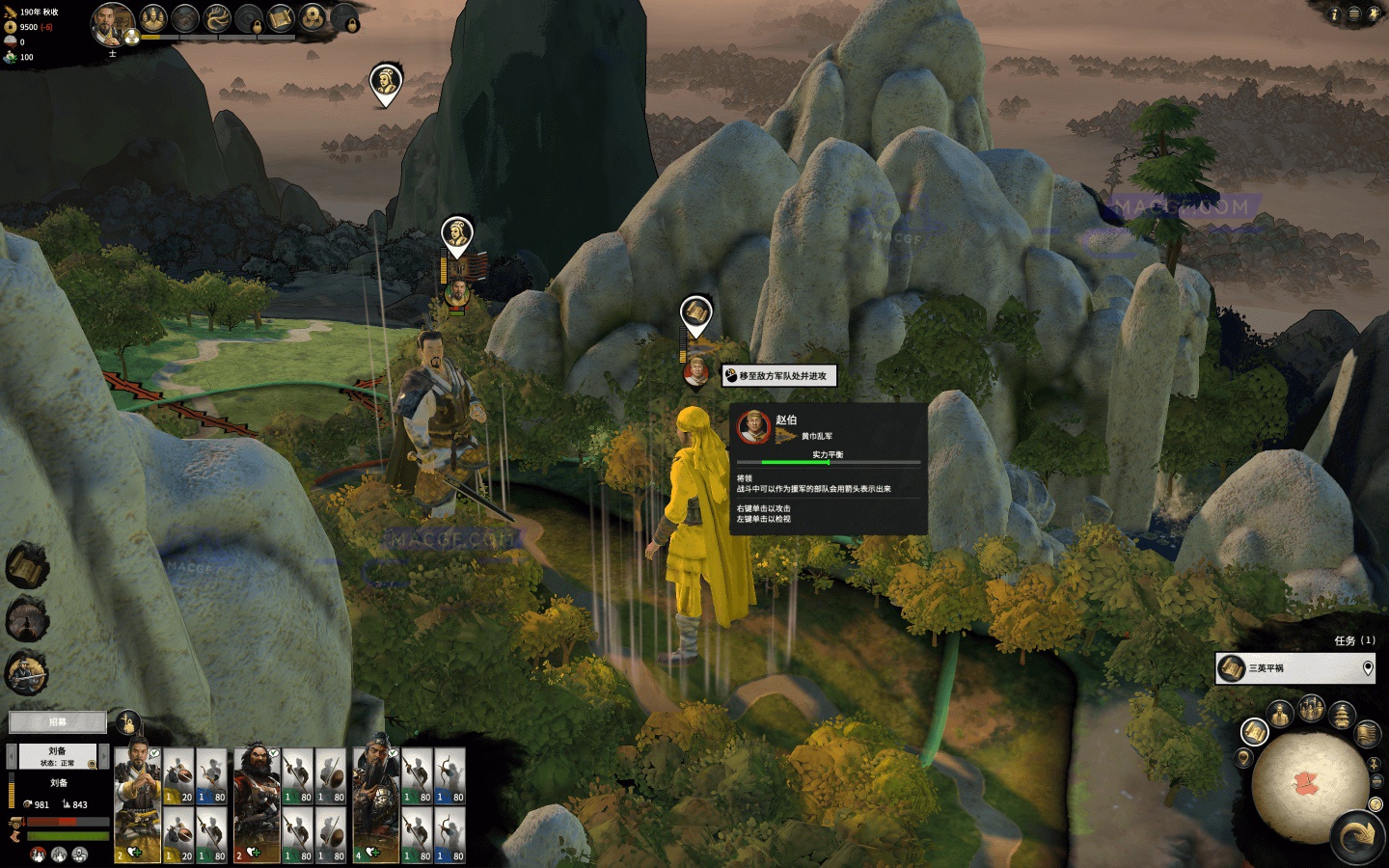Select the red stance icon in the army panel
Image resolution: width=1389 pixels, height=868 pixels.
point(37,854)
